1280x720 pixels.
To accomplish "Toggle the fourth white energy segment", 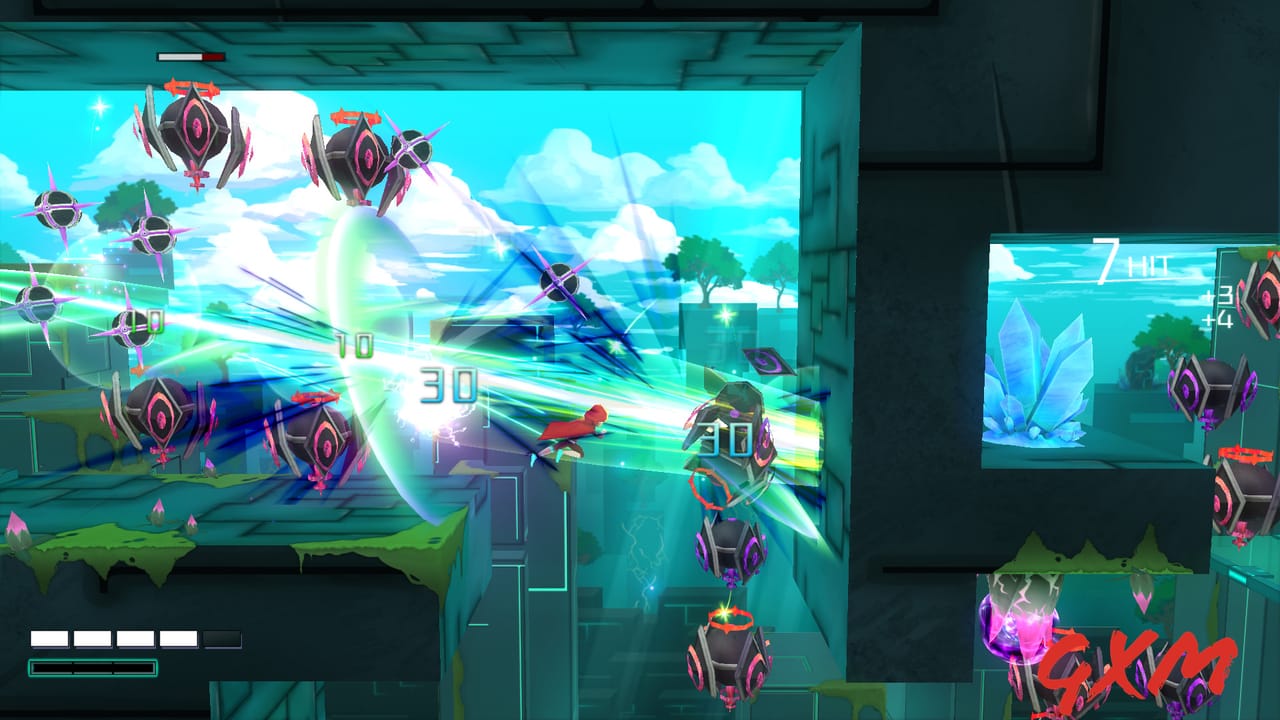I will [x=178, y=637].
